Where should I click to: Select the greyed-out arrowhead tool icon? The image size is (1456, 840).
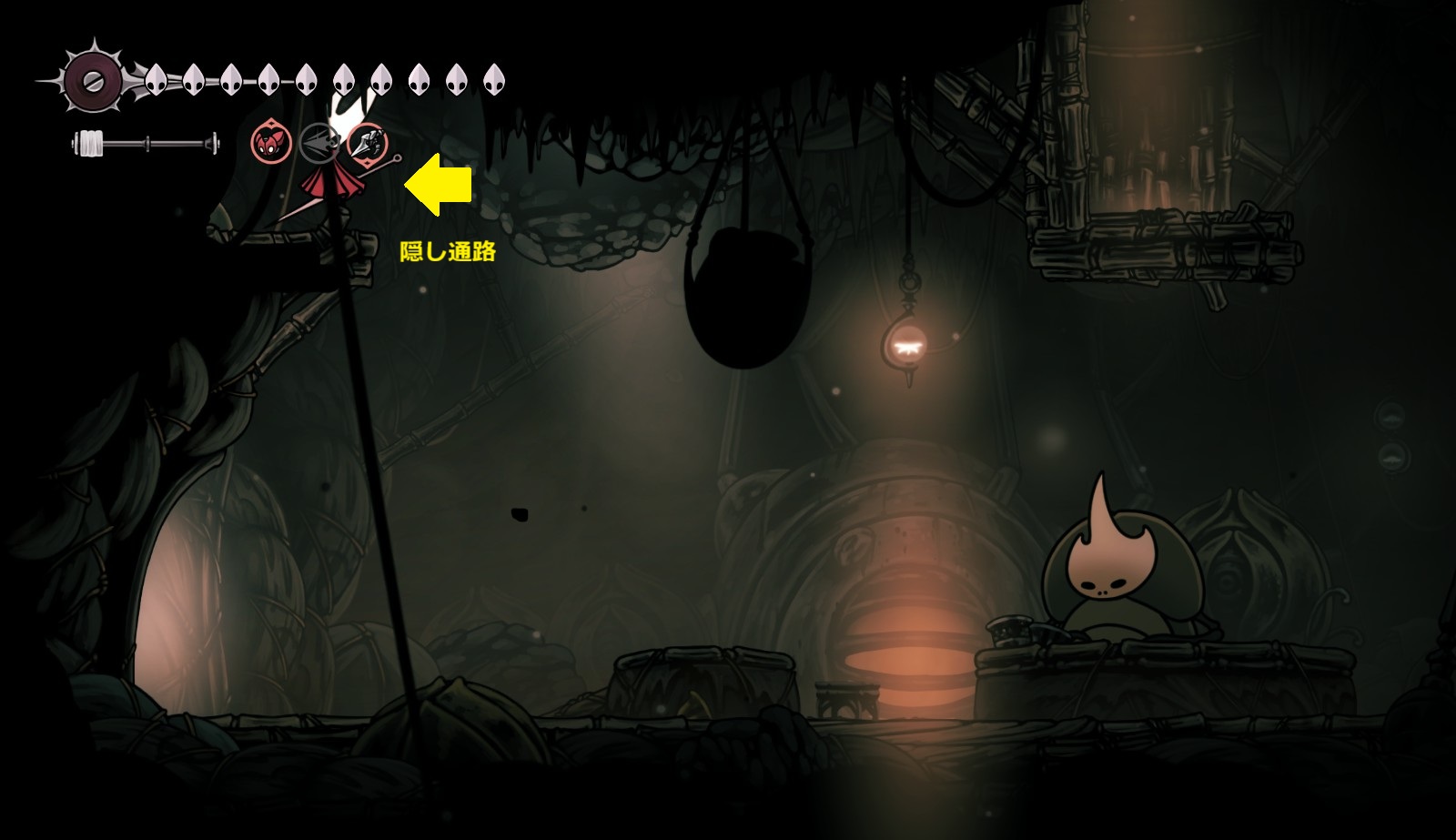coord(318,143)
